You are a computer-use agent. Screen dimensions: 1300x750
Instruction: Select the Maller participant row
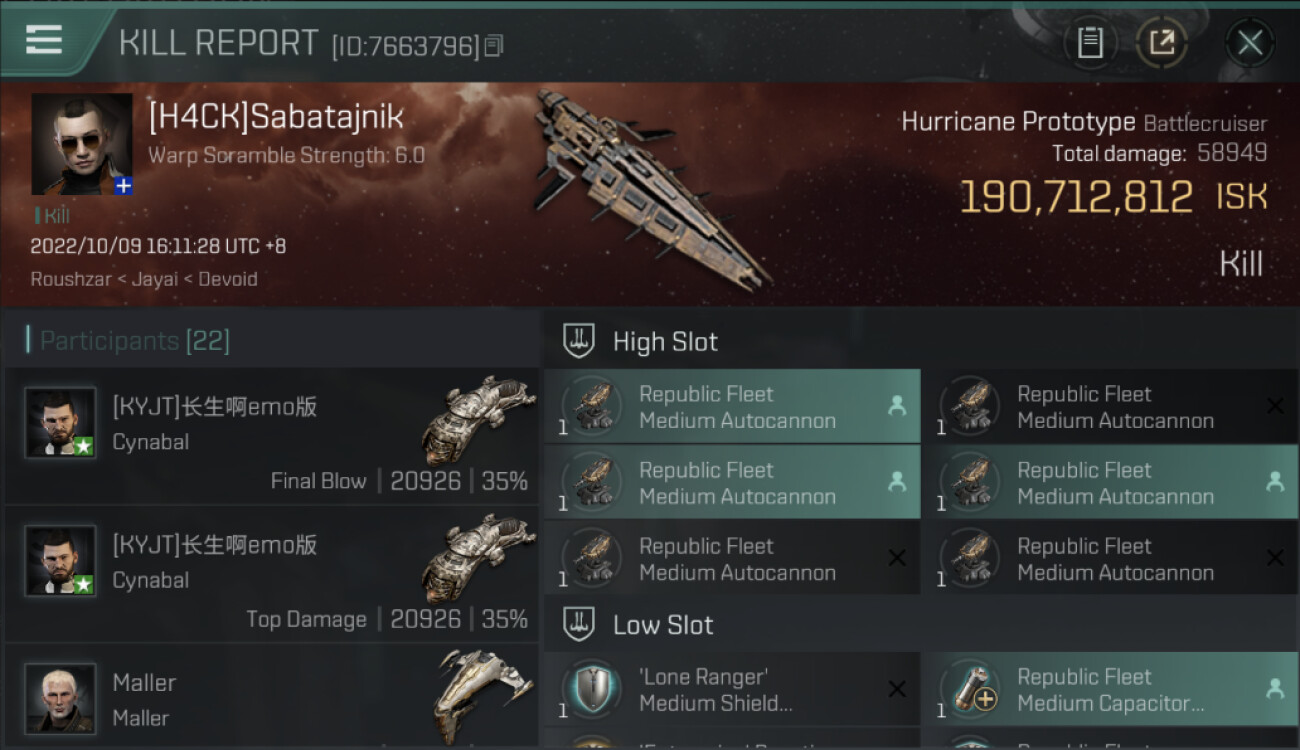272,698
